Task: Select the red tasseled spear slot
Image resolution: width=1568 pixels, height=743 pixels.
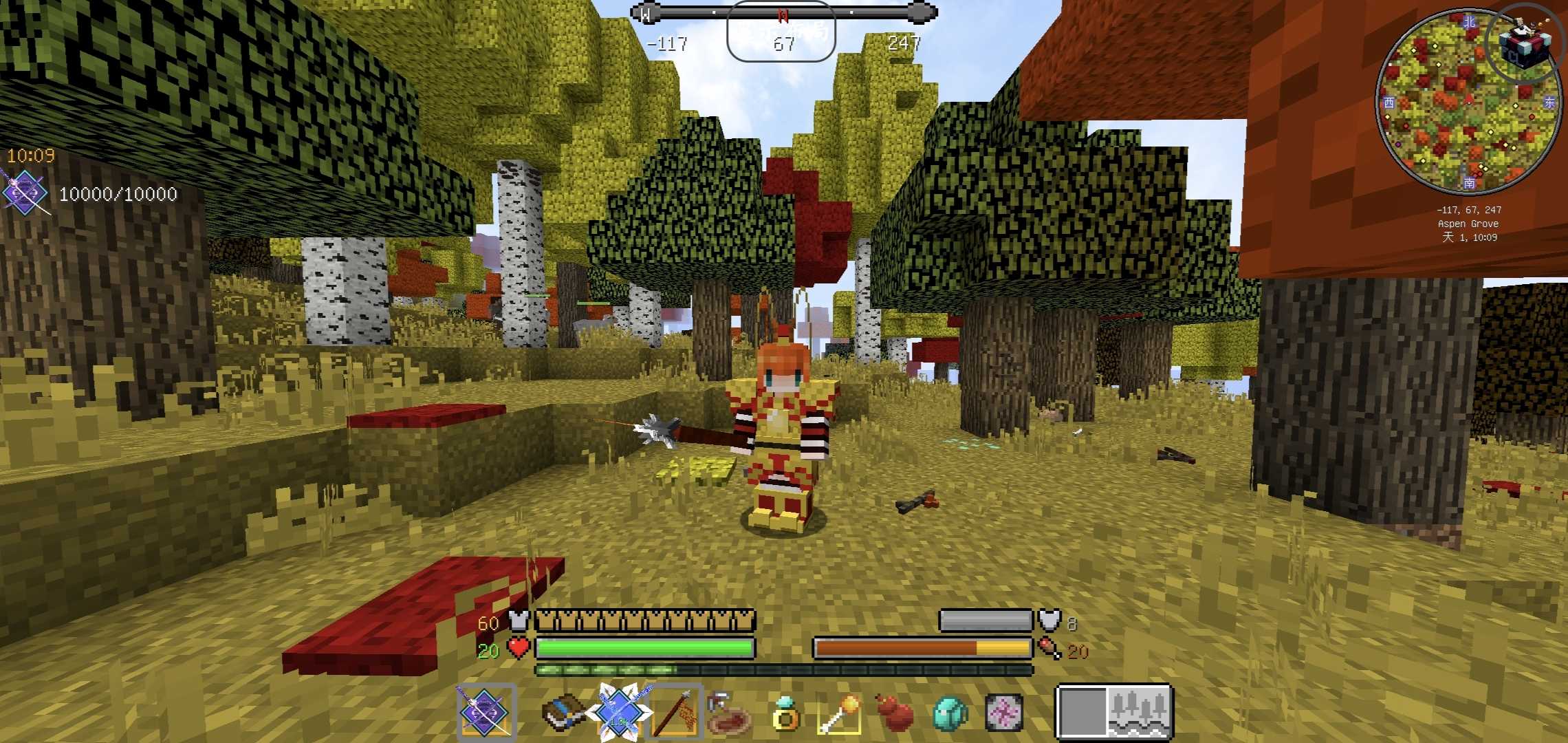Action: (675, 713)
